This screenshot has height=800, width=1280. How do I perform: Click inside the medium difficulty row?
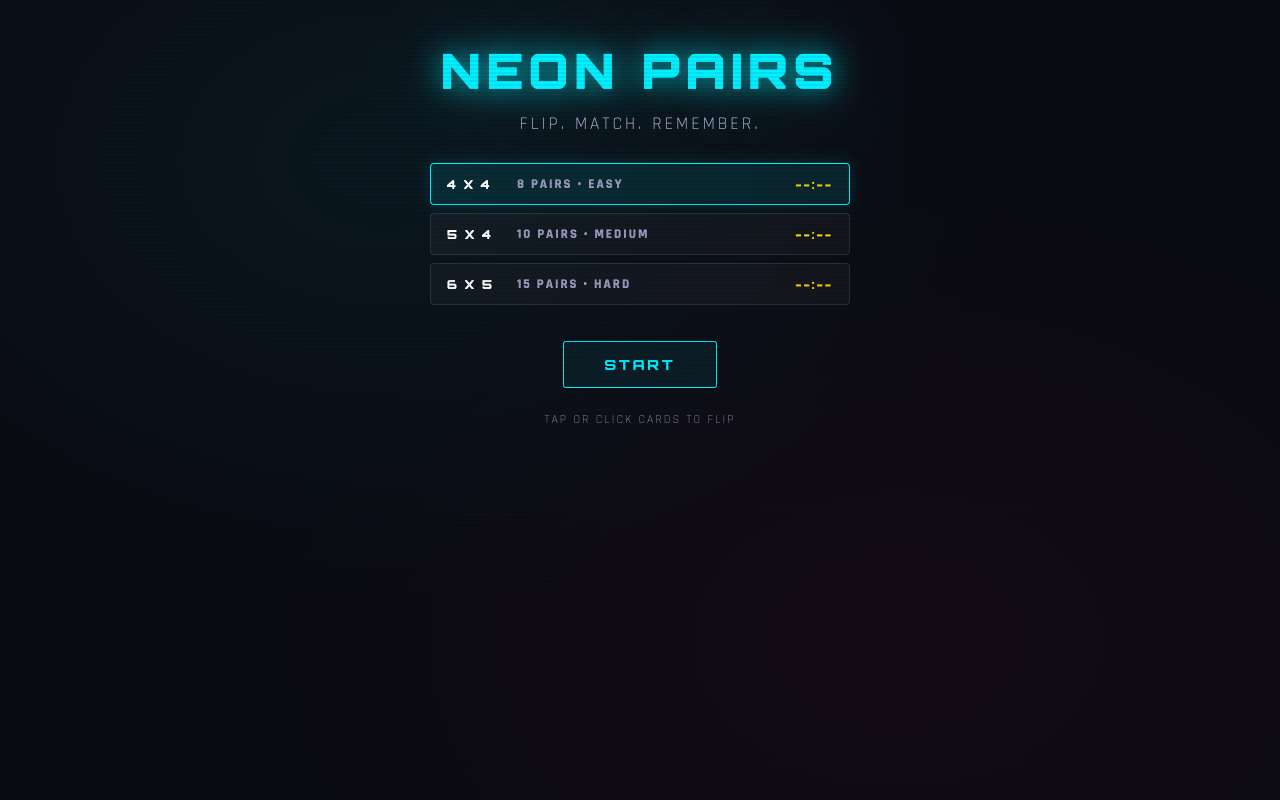(700, 234)
